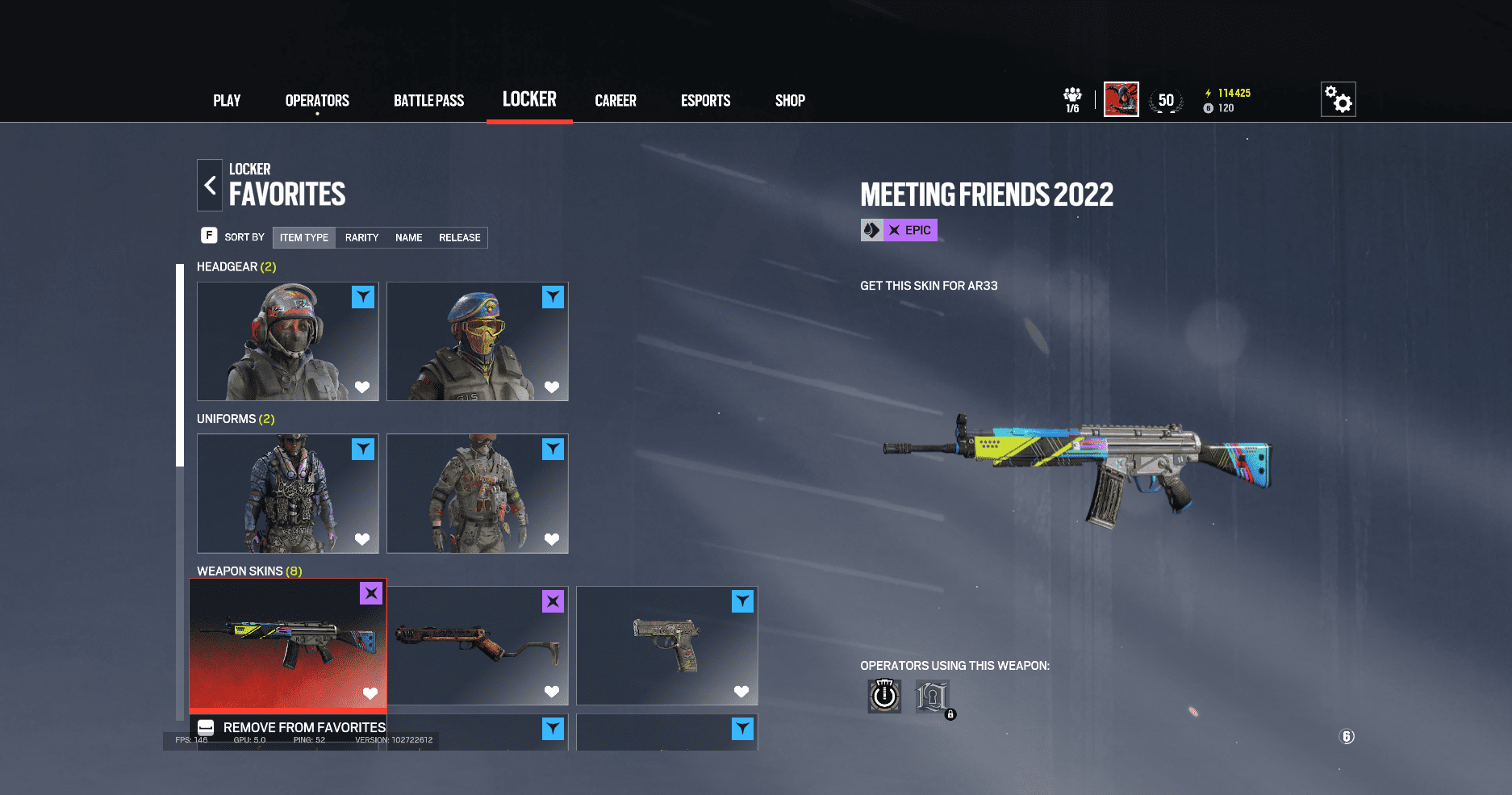1512x795 pixels.
Task: Sort favorites by Release
Action: (x=459, y=237)
